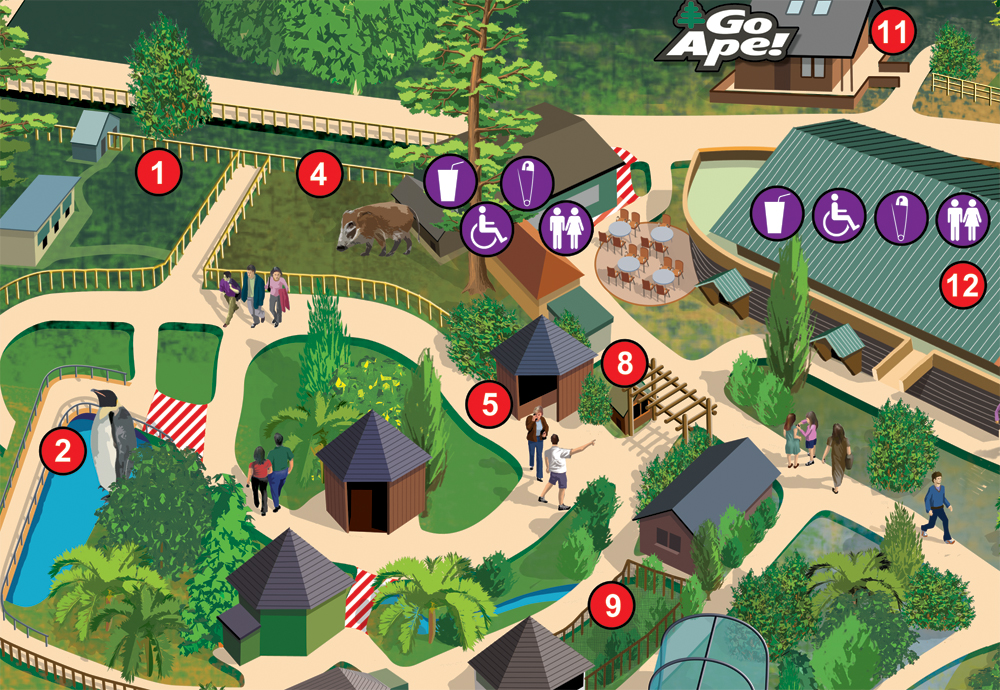Select the number 5 map marker
This screenshot has width=1000, height=690.
(490, 403)
